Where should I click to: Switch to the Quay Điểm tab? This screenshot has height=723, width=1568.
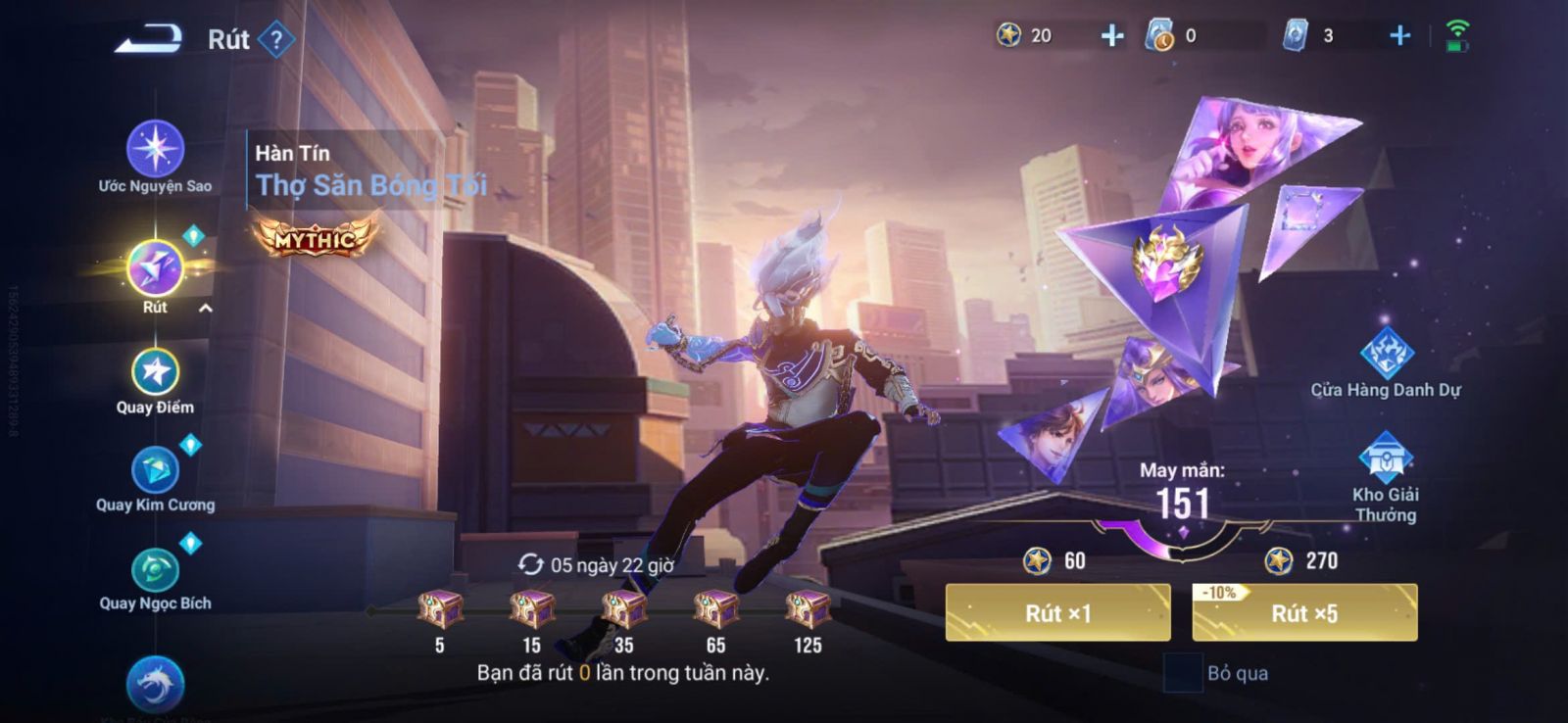(x=155, y=373)
